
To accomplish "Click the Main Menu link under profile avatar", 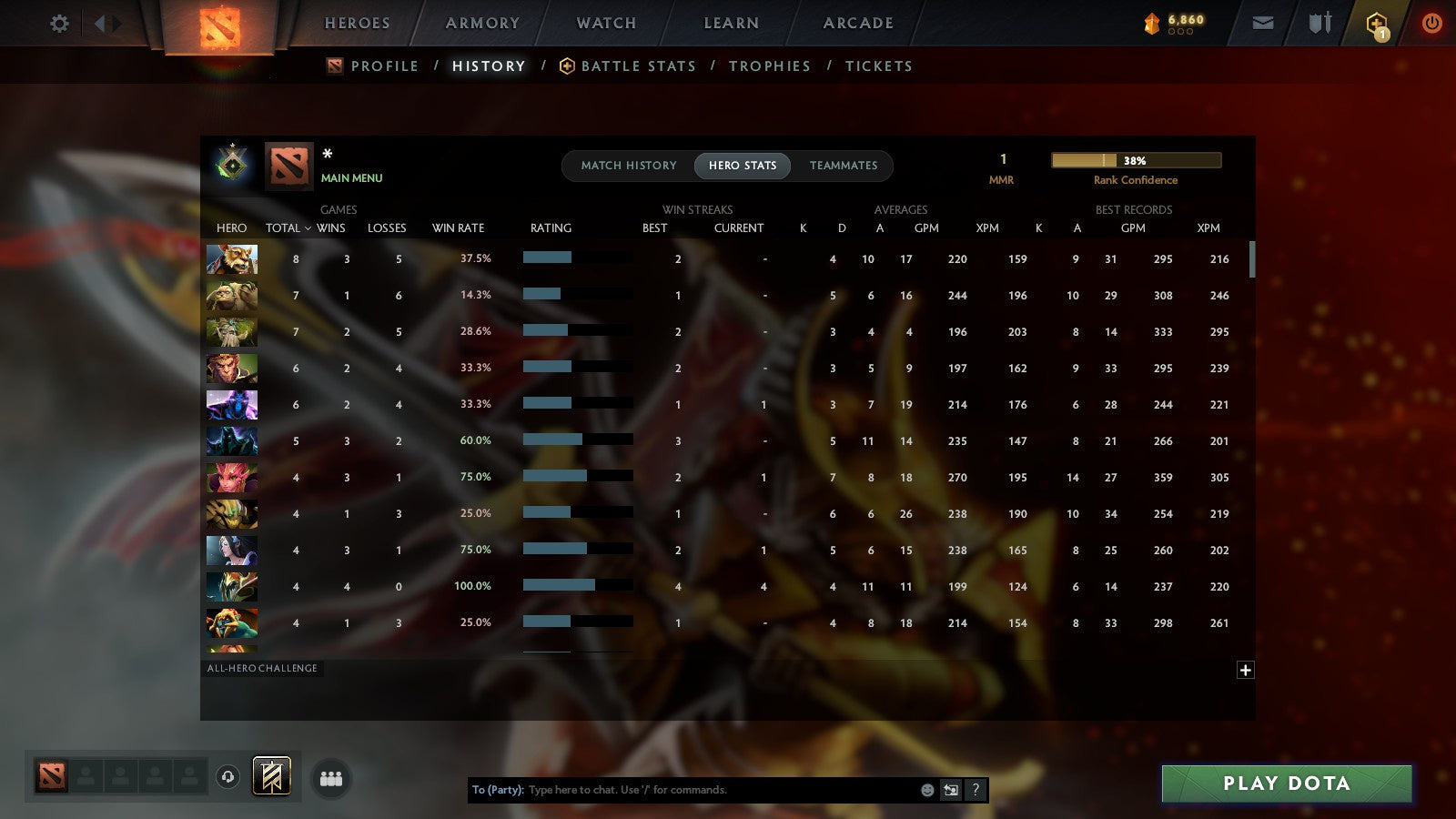I will [x=351, y=178].
